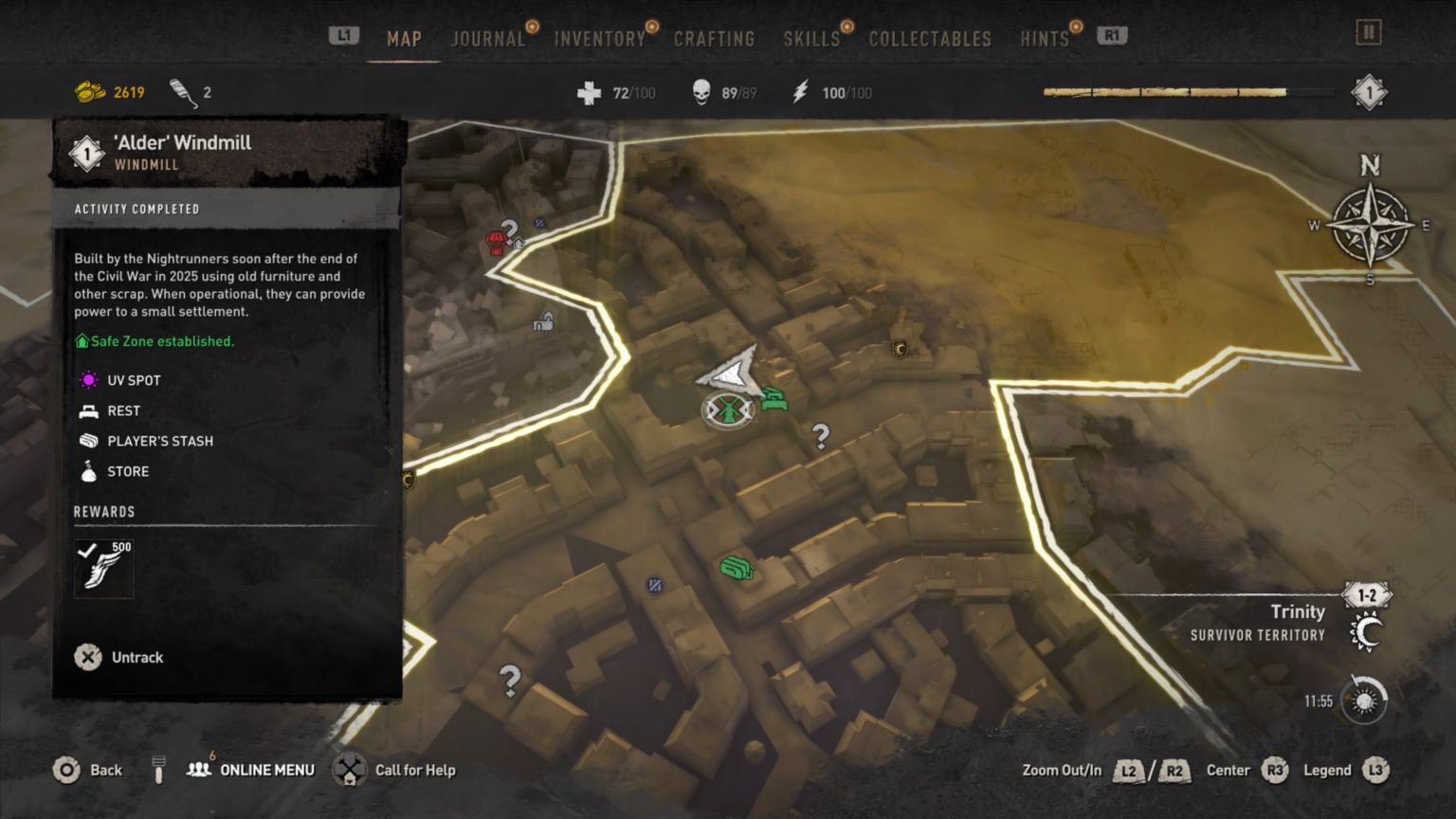
Task: Select the UV Spot icon in the windmill panel
Action: (x=88, y=379)
